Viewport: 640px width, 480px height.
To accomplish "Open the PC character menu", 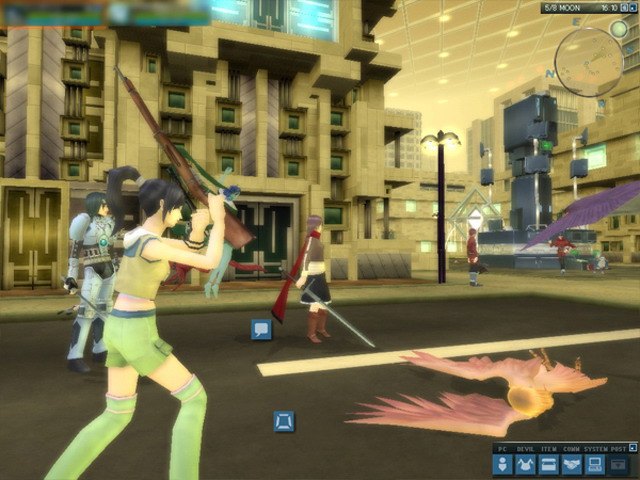I will [x=503, y=465].
